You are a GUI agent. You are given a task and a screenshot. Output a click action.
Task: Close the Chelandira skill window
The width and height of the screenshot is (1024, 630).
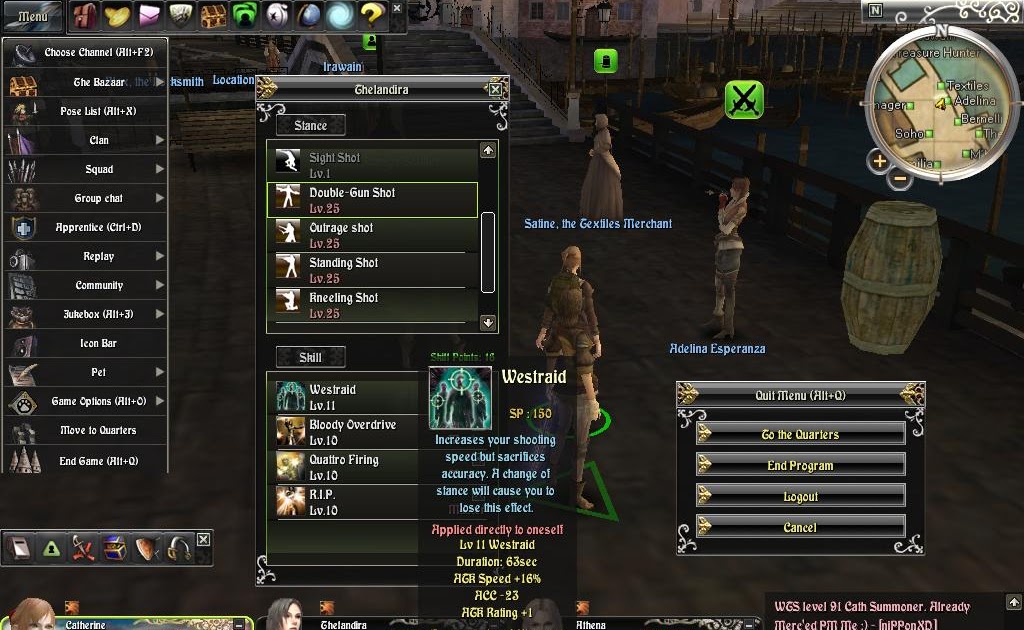495,90
